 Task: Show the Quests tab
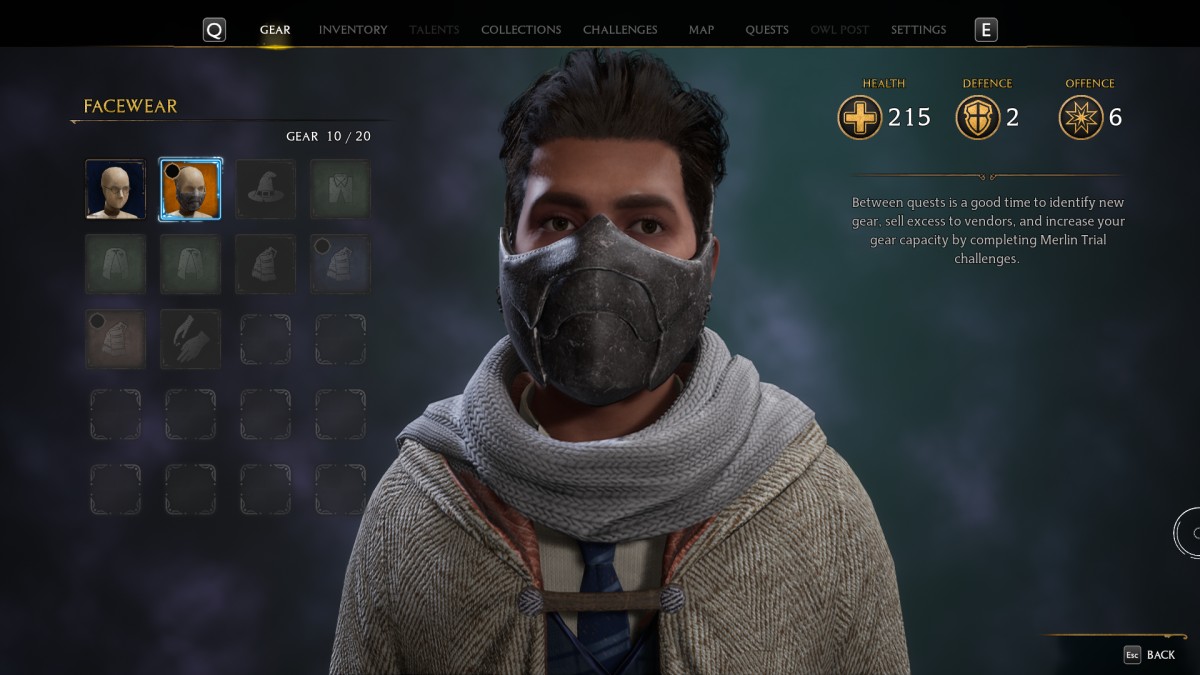pyautogui.click(x=767, y=30)
